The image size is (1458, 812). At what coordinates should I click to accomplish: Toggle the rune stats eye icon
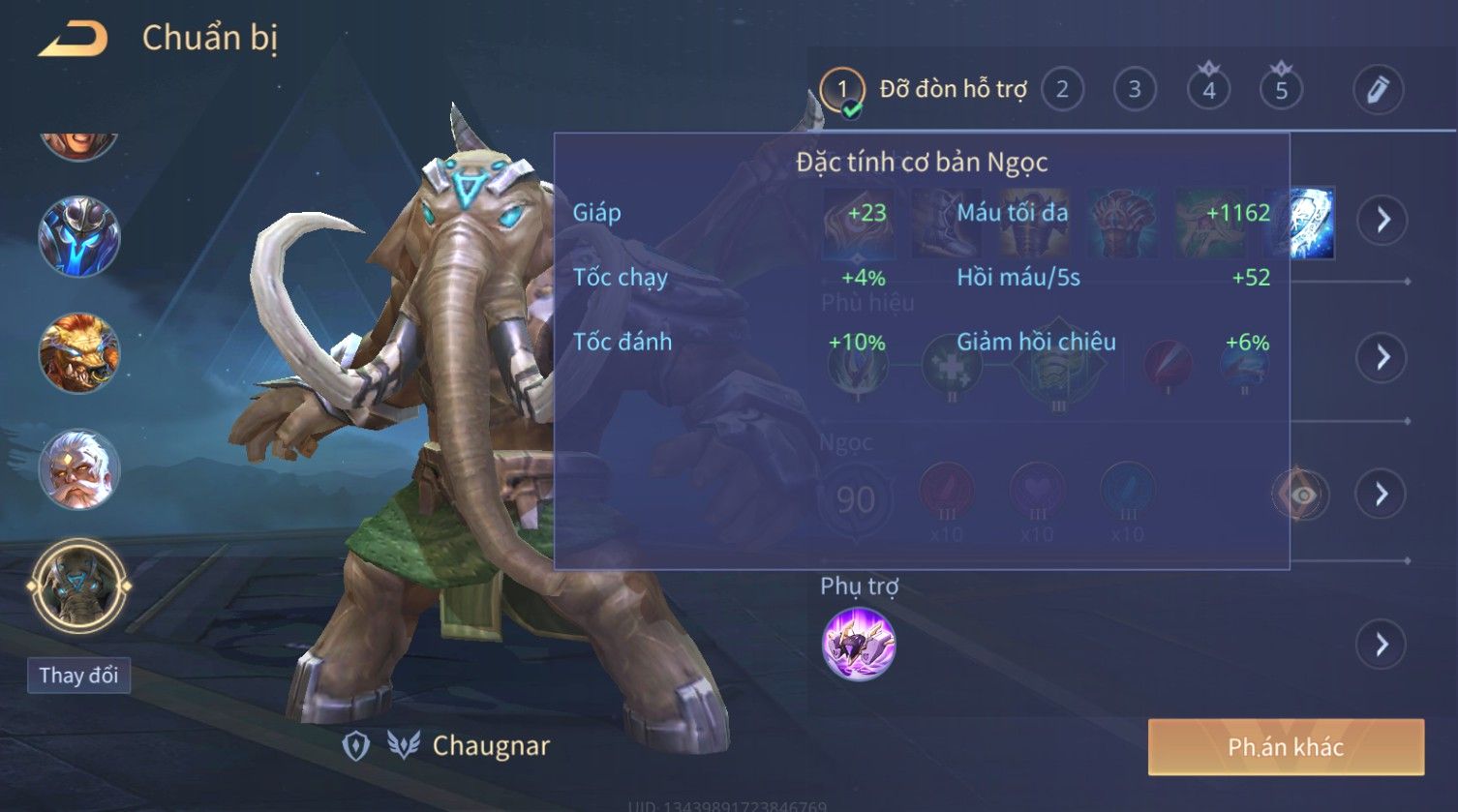click(1302, 496)
